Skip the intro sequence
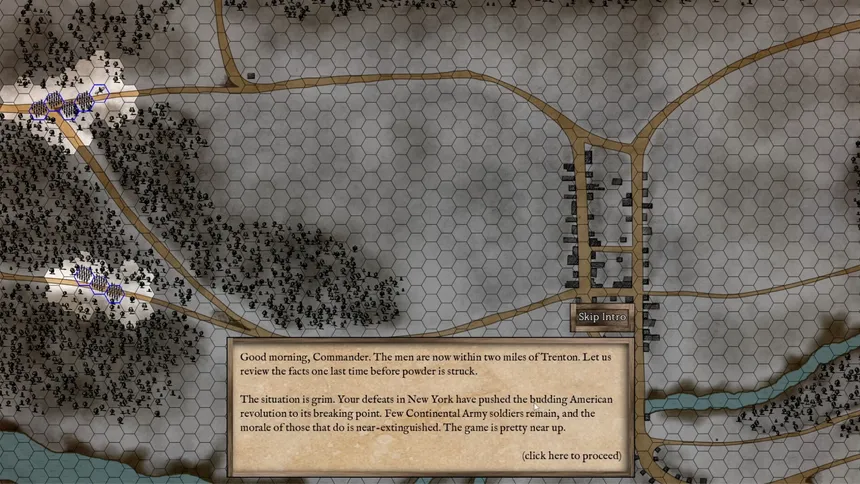Screen dimensions: 860x484 coord(602,317)
